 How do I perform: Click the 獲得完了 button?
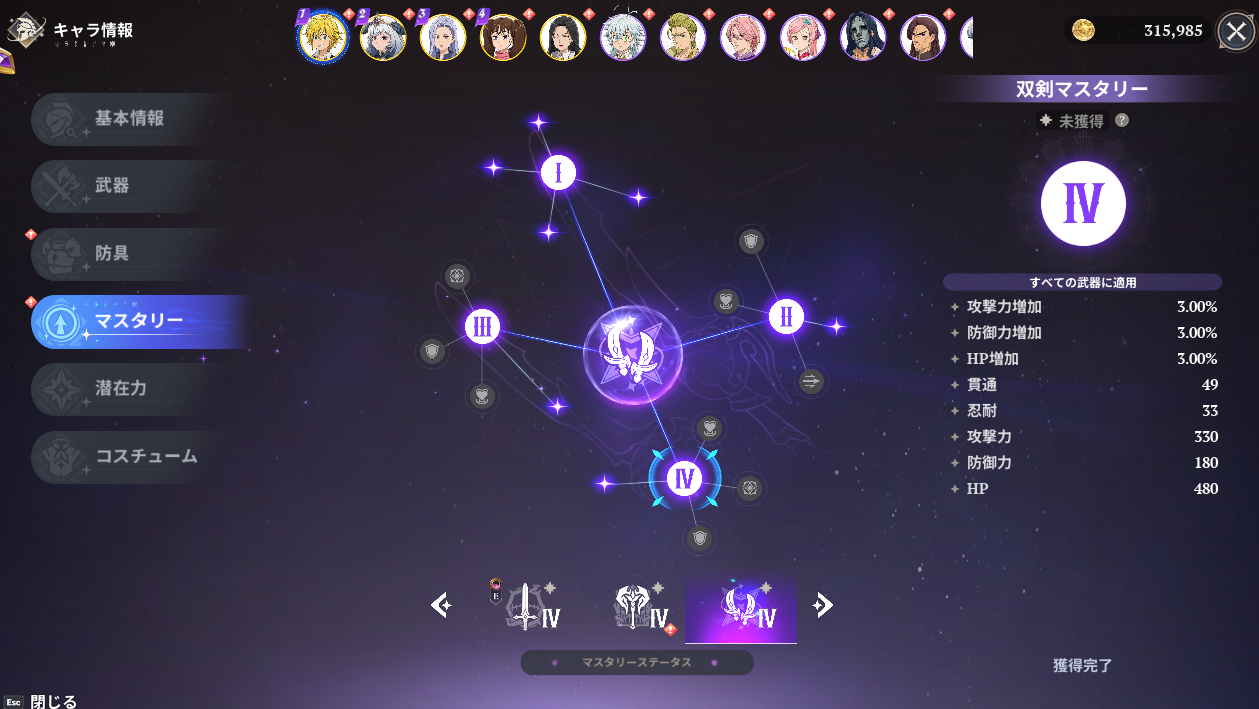[1082, 665]
